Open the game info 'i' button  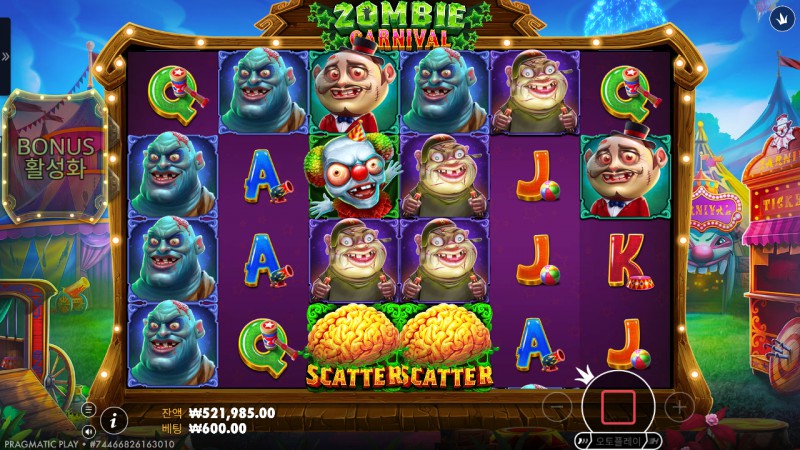(x=115, y=420)
